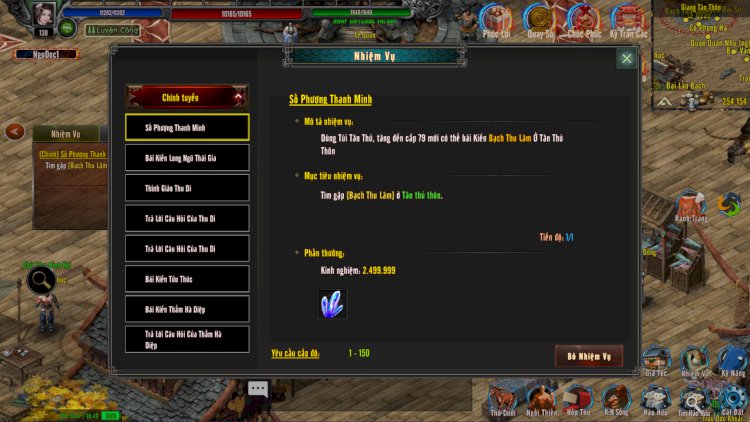The width and height of the screenshot is (750, 422).
Task: Open the Kỳ Trân Các shop
Action: 628,20
